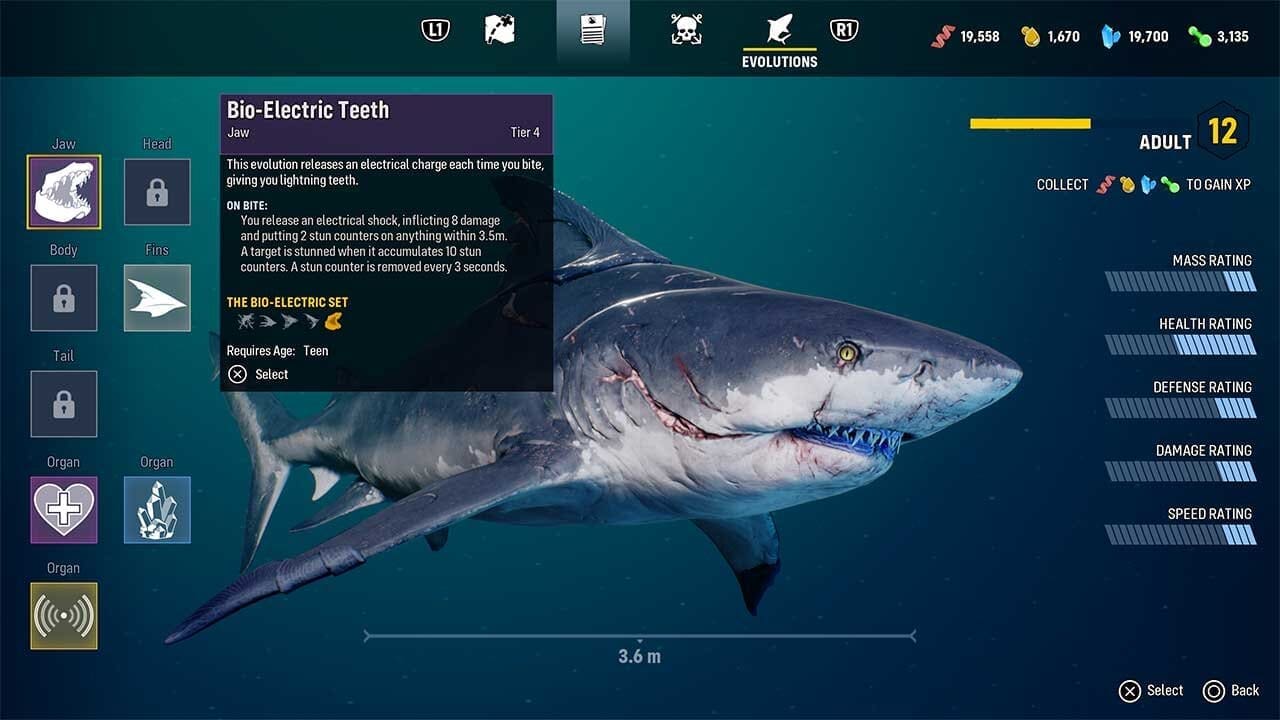Select the heart-with-cross Organ slot
This screenshot has width=1280, height=720.
coord(64,510)
